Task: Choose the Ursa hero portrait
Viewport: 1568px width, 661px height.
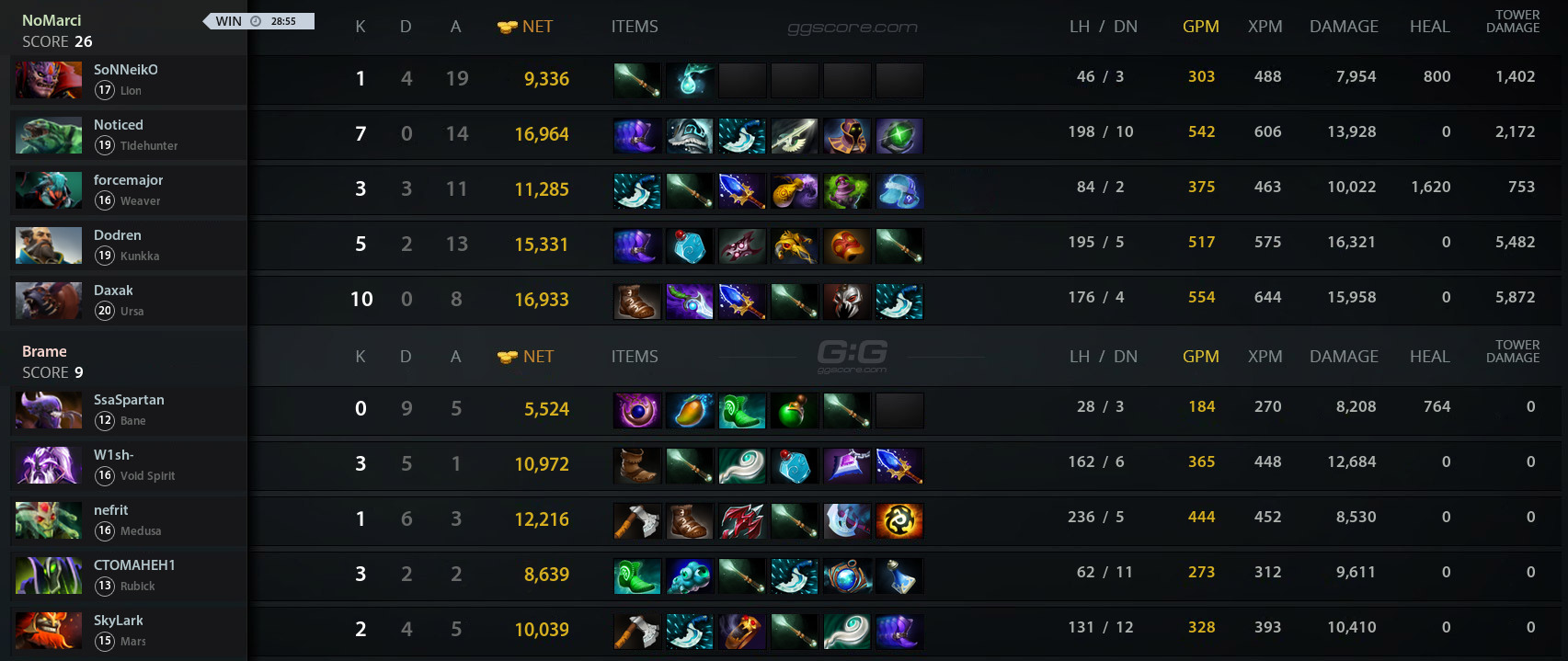Action: 49,301
